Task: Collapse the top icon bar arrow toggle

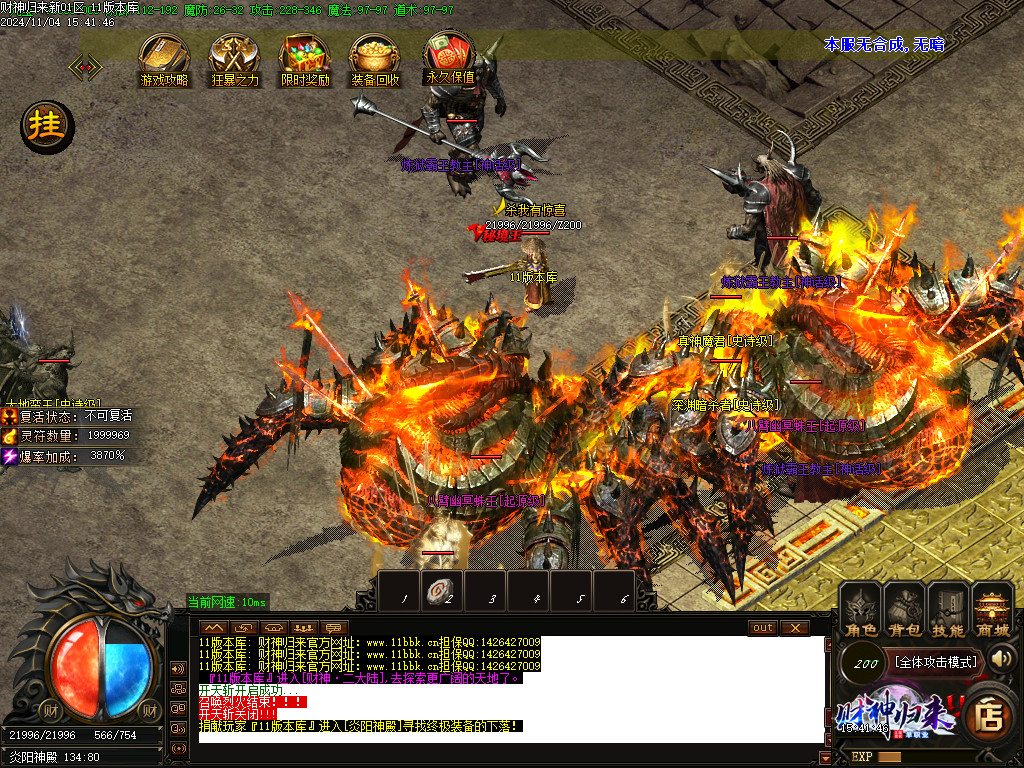Action: point(84,67)
